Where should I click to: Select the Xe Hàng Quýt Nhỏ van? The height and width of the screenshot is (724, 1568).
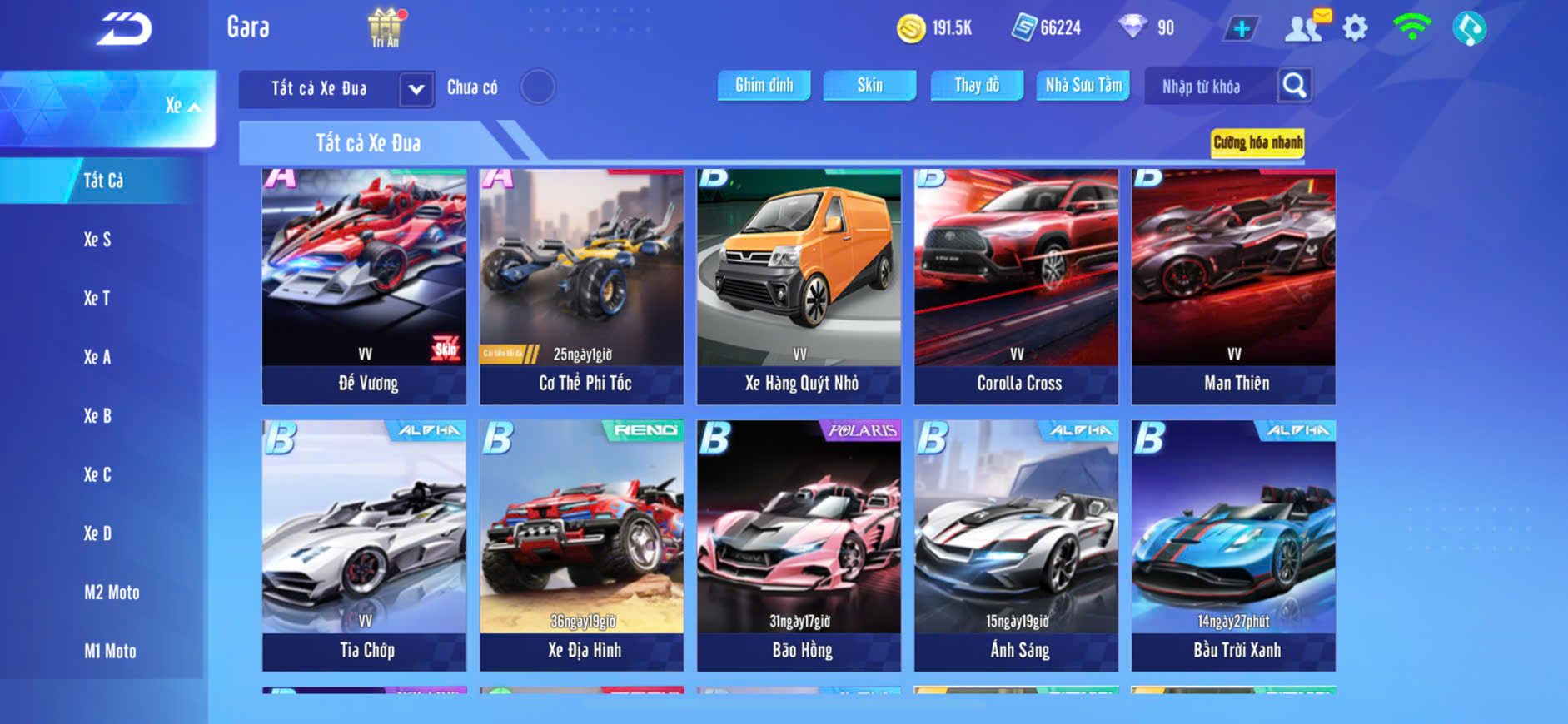point(799,287)
